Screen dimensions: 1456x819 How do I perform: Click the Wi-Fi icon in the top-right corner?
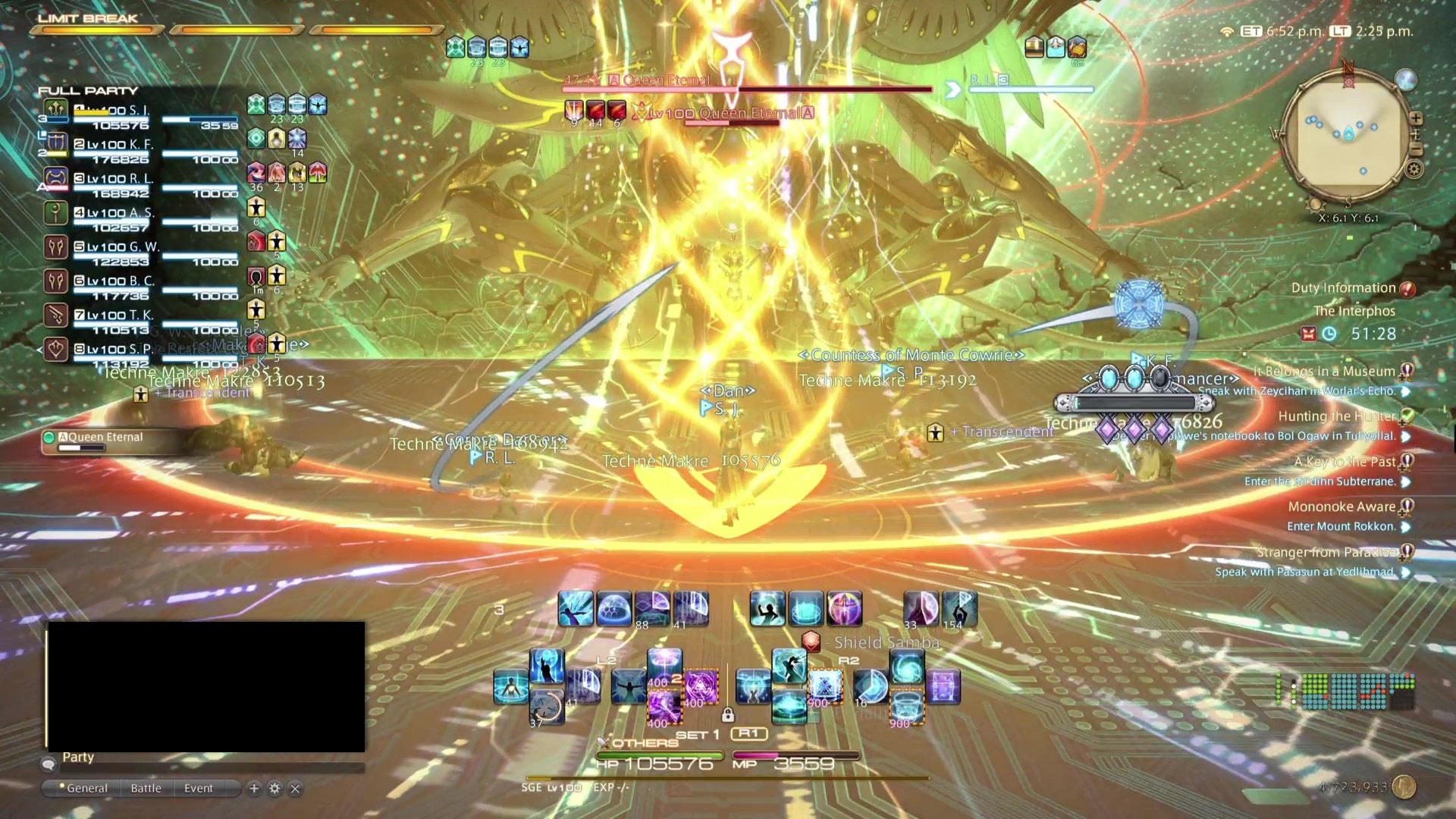(1228, 33)
